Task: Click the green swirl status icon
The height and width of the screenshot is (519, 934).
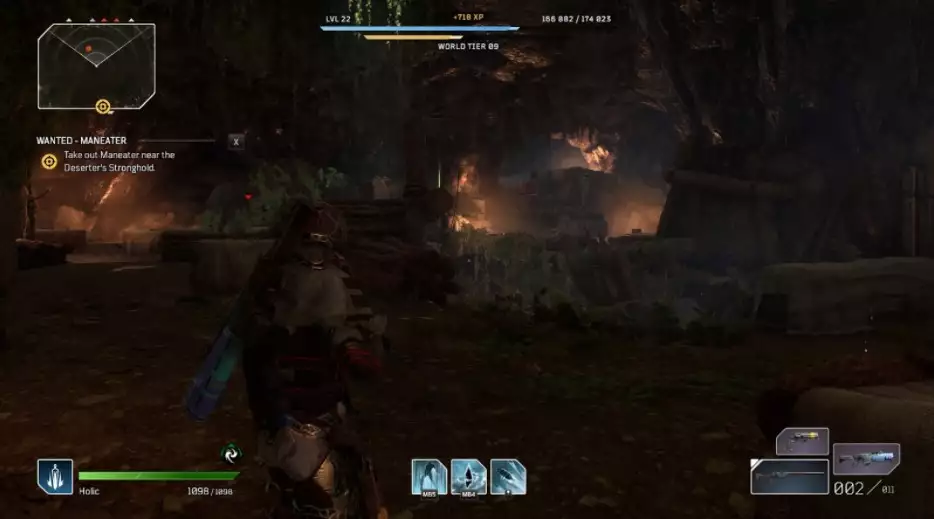Action: coord(231,454)
